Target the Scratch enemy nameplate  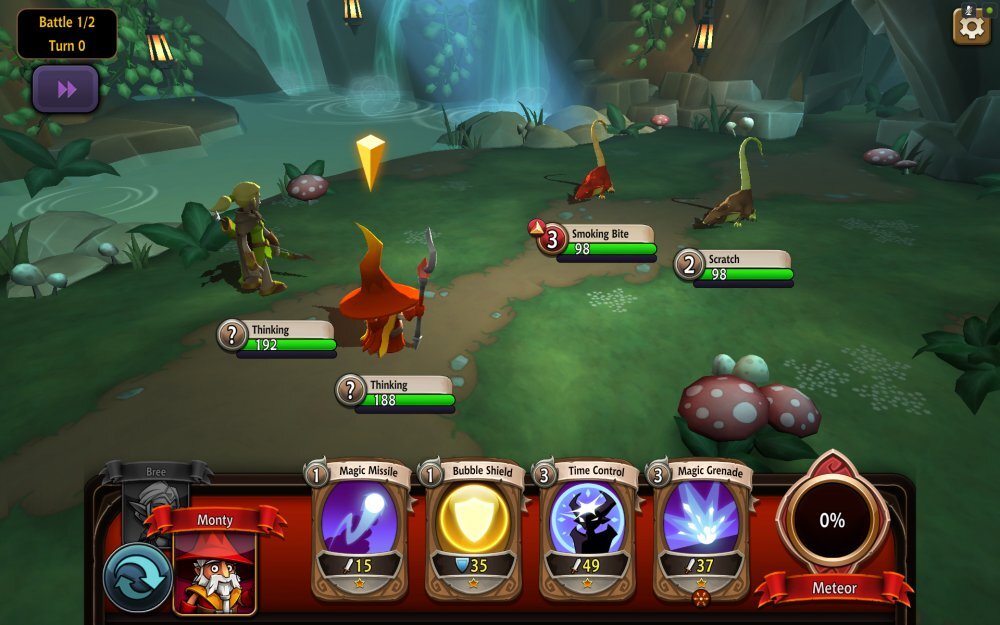click(x=735, y=266)
